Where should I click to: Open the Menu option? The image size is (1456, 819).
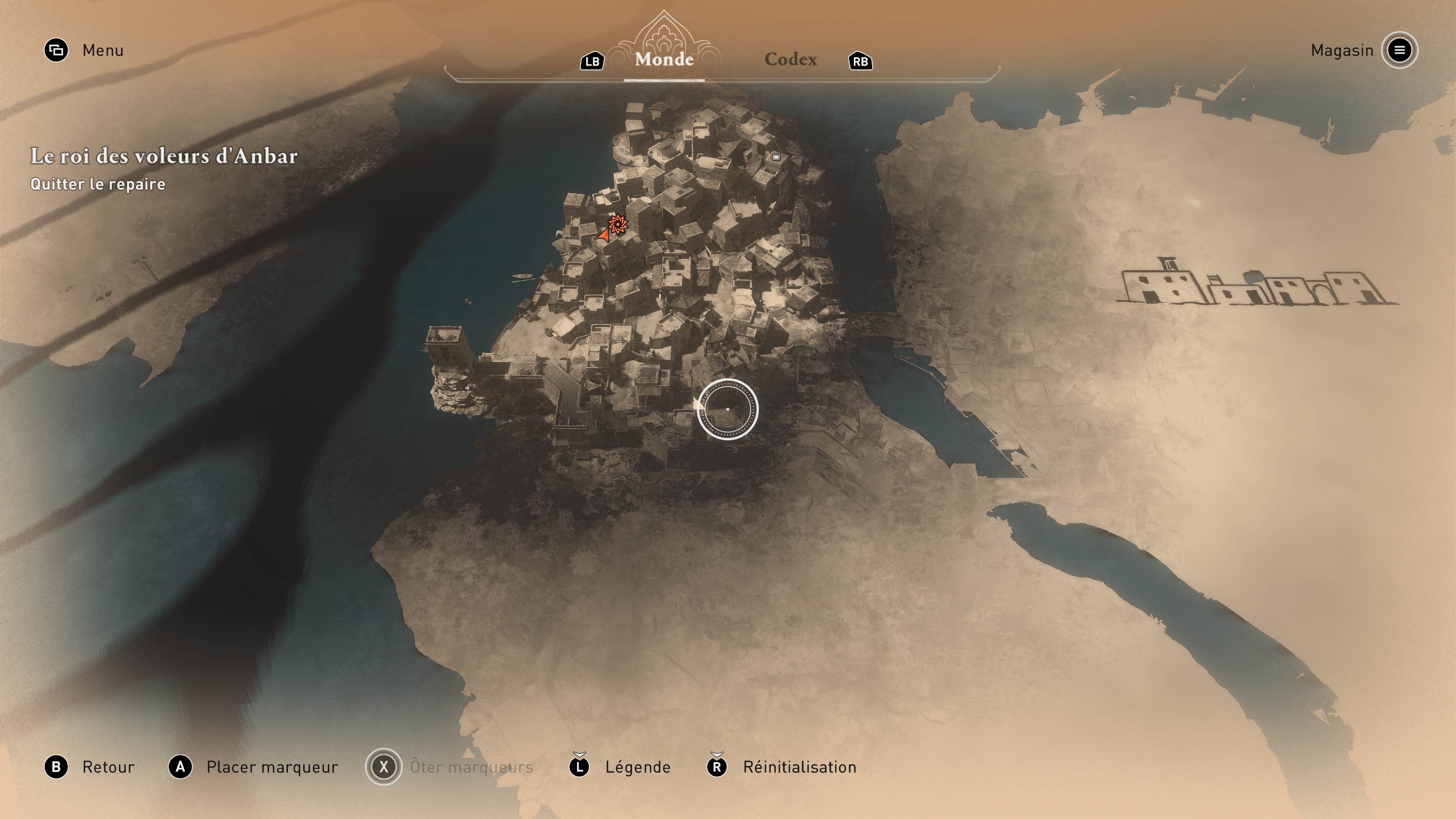coord(85,50)
